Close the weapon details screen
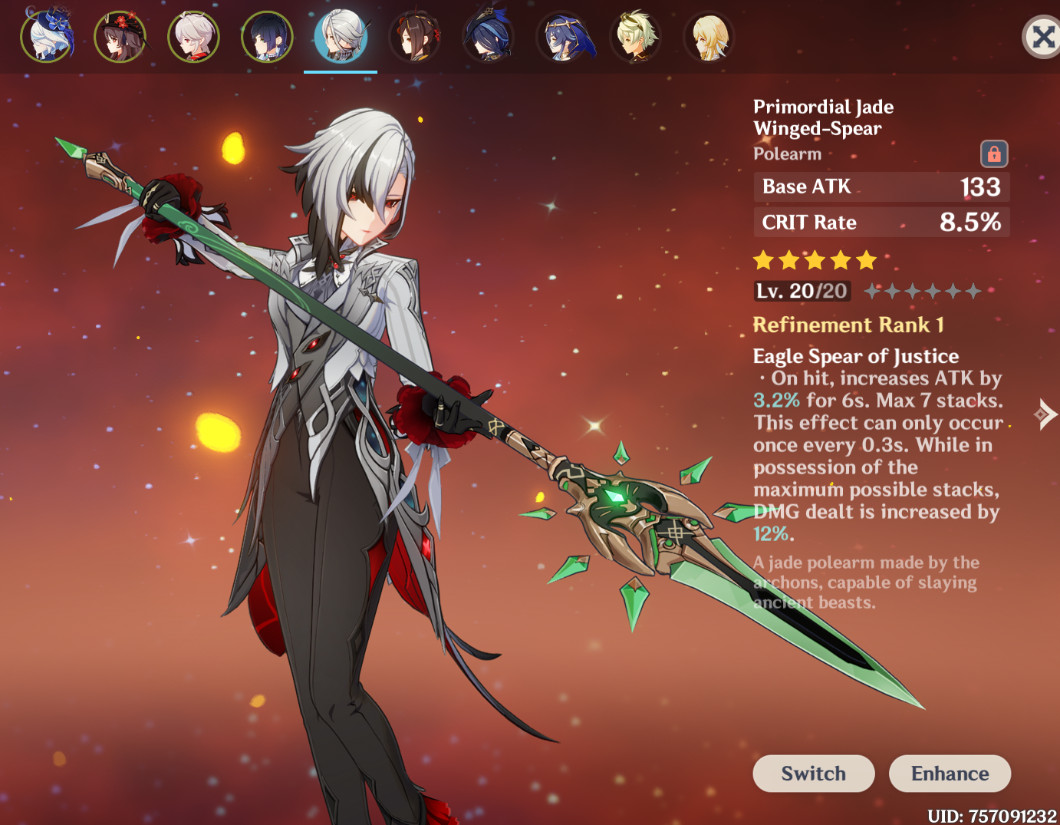This screenshot has width=1060, height=825. (1042, 38)
